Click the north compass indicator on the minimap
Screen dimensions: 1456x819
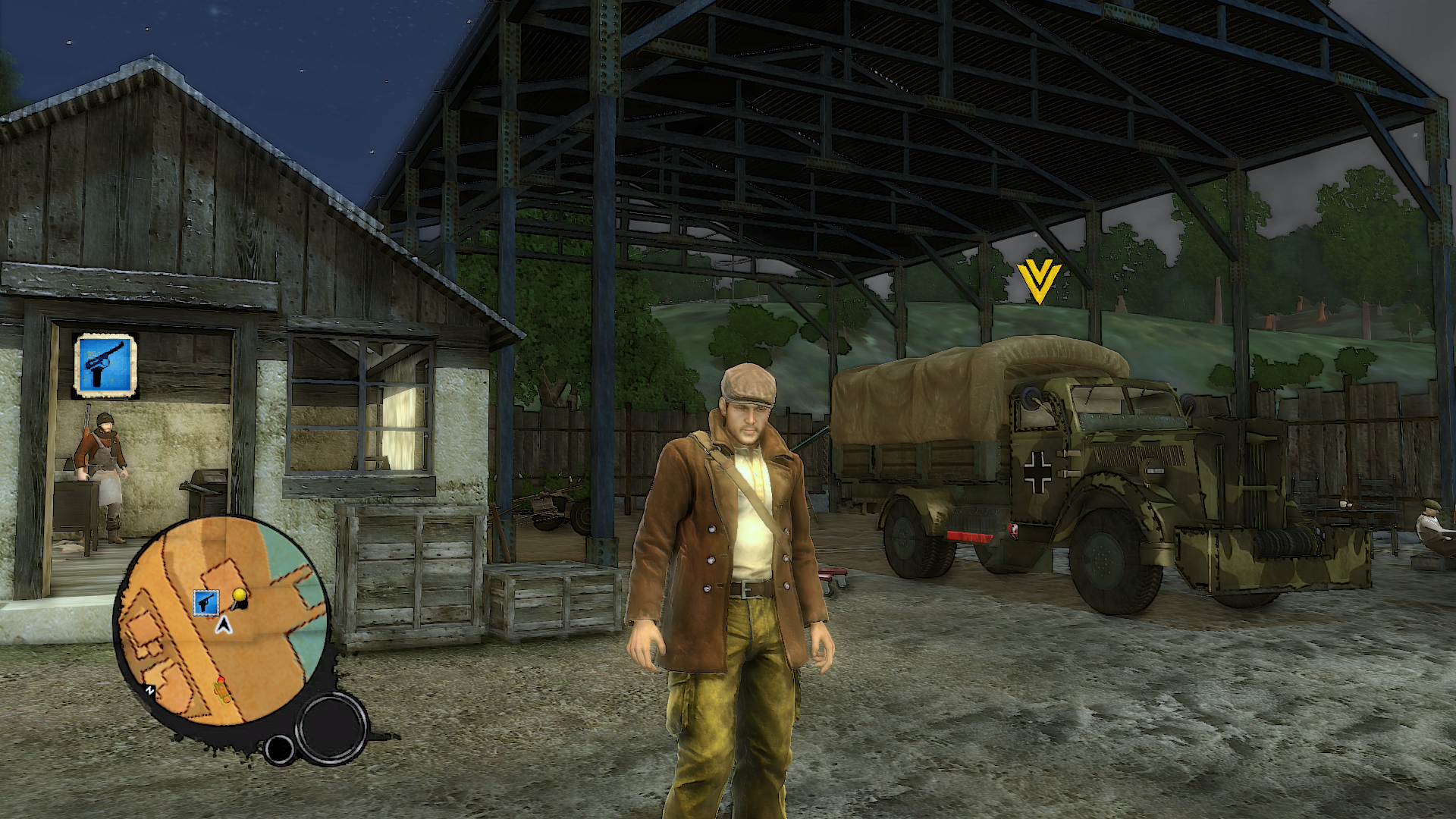[150, 691]
